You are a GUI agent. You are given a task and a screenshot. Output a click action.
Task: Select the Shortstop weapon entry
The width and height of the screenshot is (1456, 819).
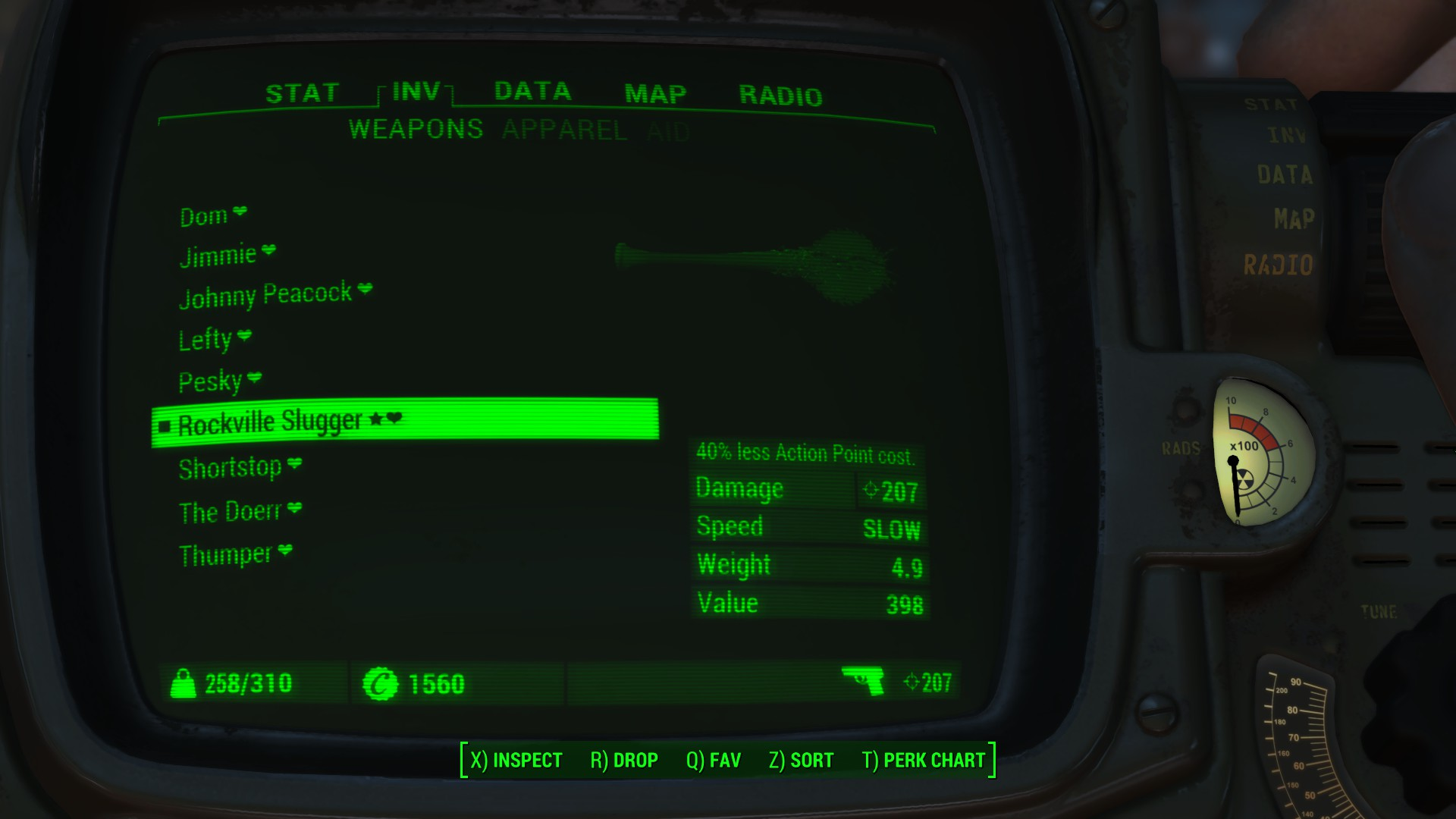pos(231,468)
